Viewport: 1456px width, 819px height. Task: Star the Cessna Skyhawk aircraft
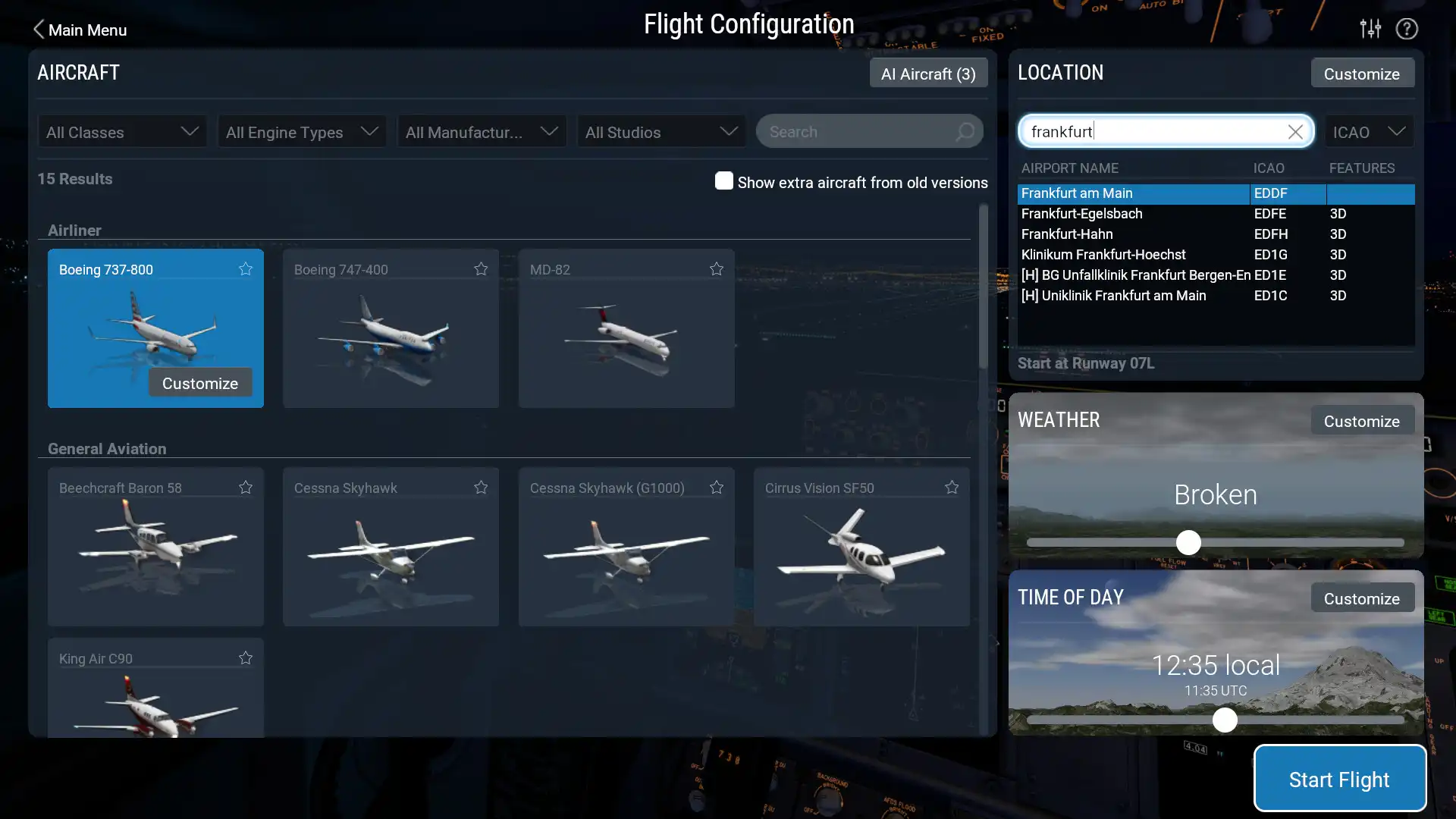click(481, 488)
